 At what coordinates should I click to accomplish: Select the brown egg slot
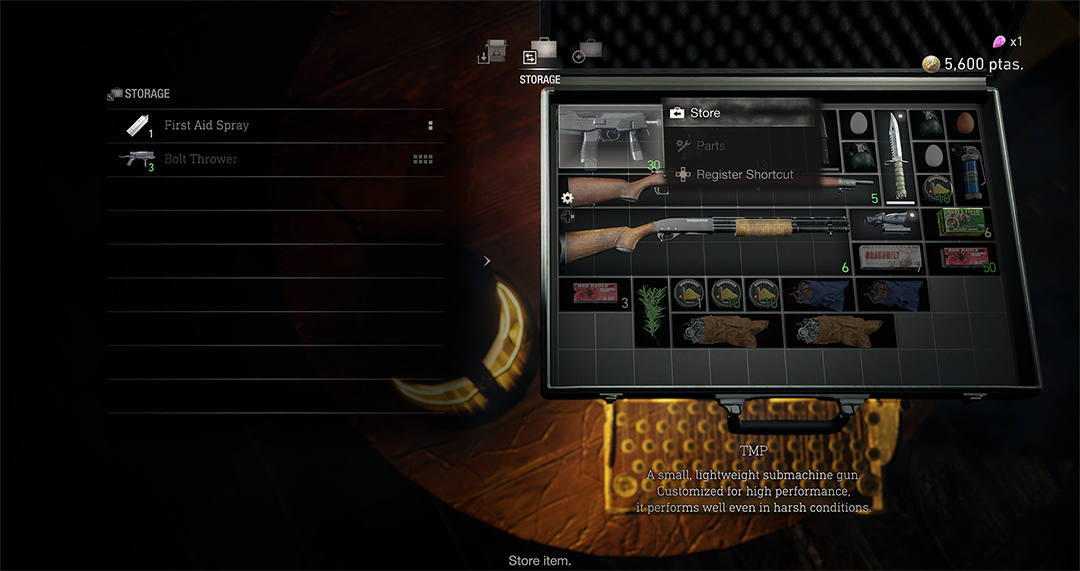pos(964,123)
